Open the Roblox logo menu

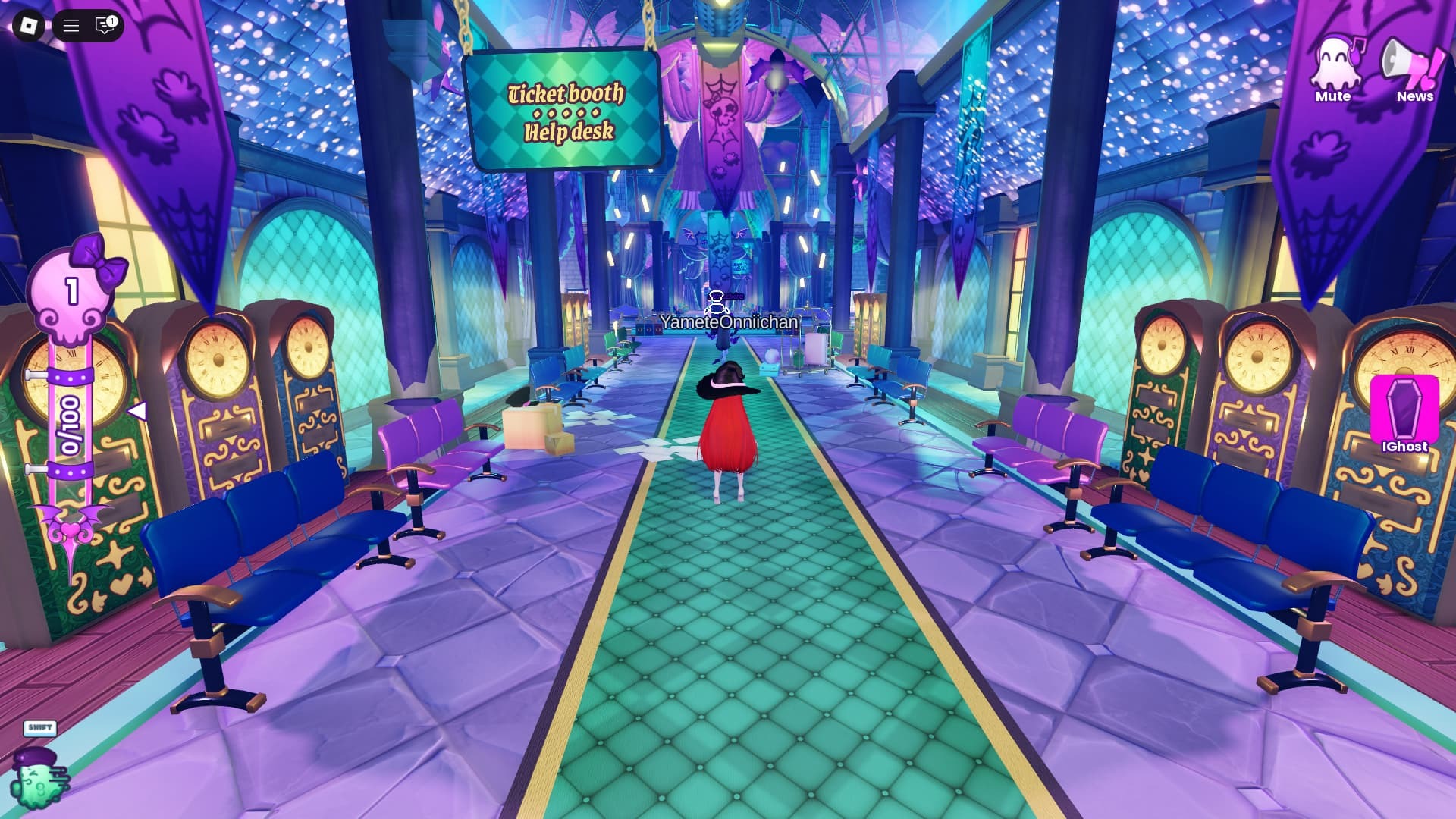click(29, 26)
